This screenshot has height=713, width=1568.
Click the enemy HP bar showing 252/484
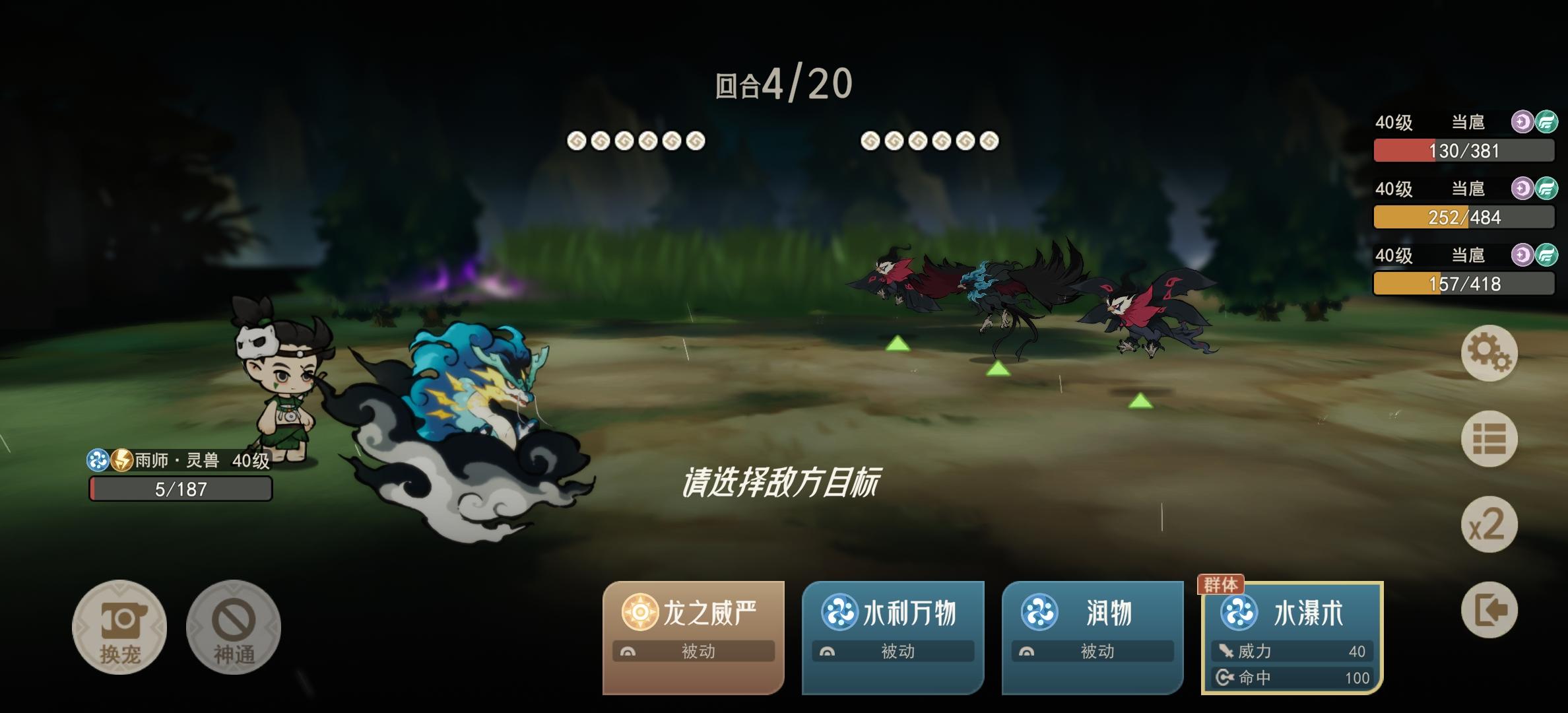pos(1462,217)
